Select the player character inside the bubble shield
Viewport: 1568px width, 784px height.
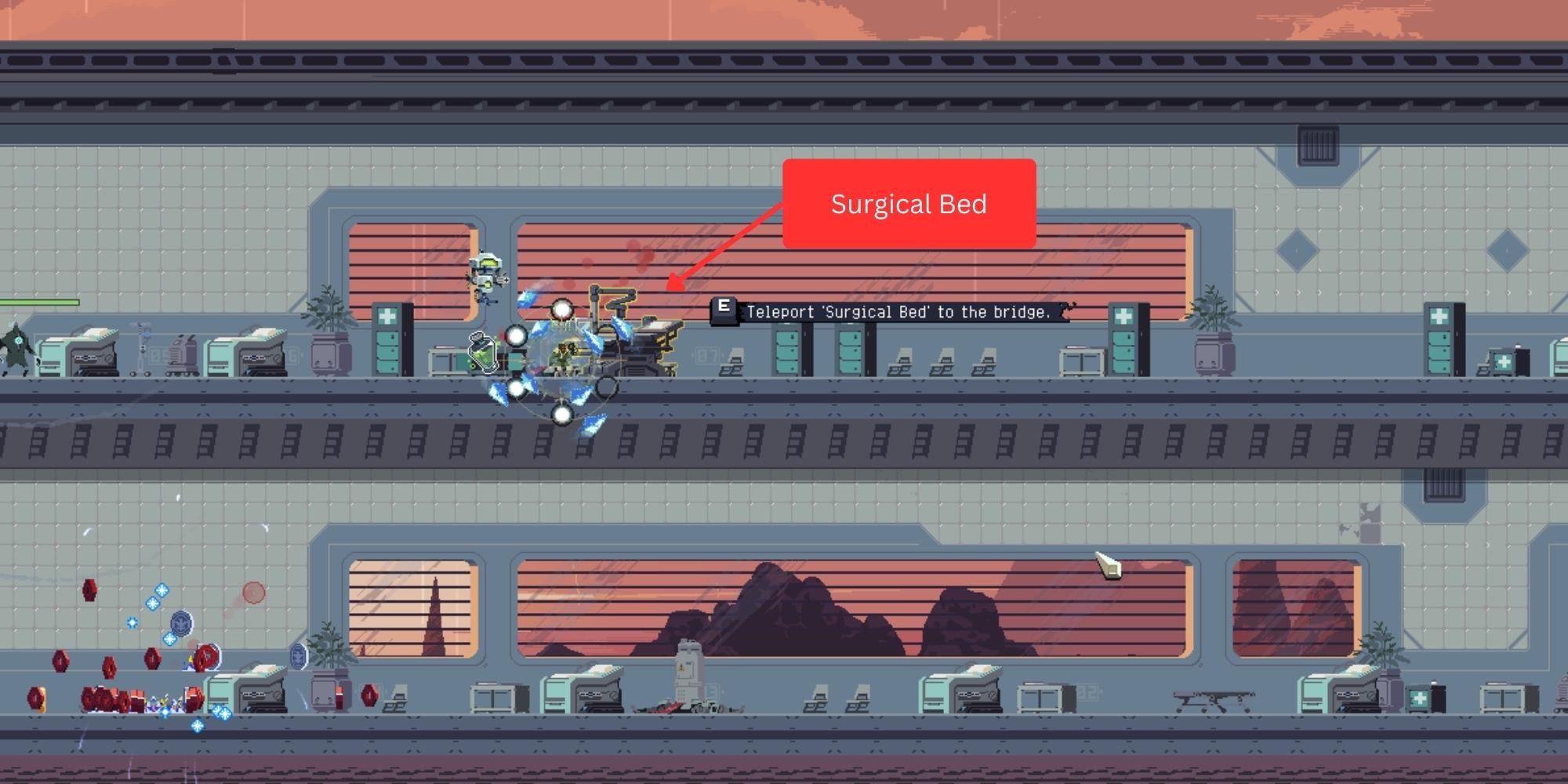coord(563,354)
